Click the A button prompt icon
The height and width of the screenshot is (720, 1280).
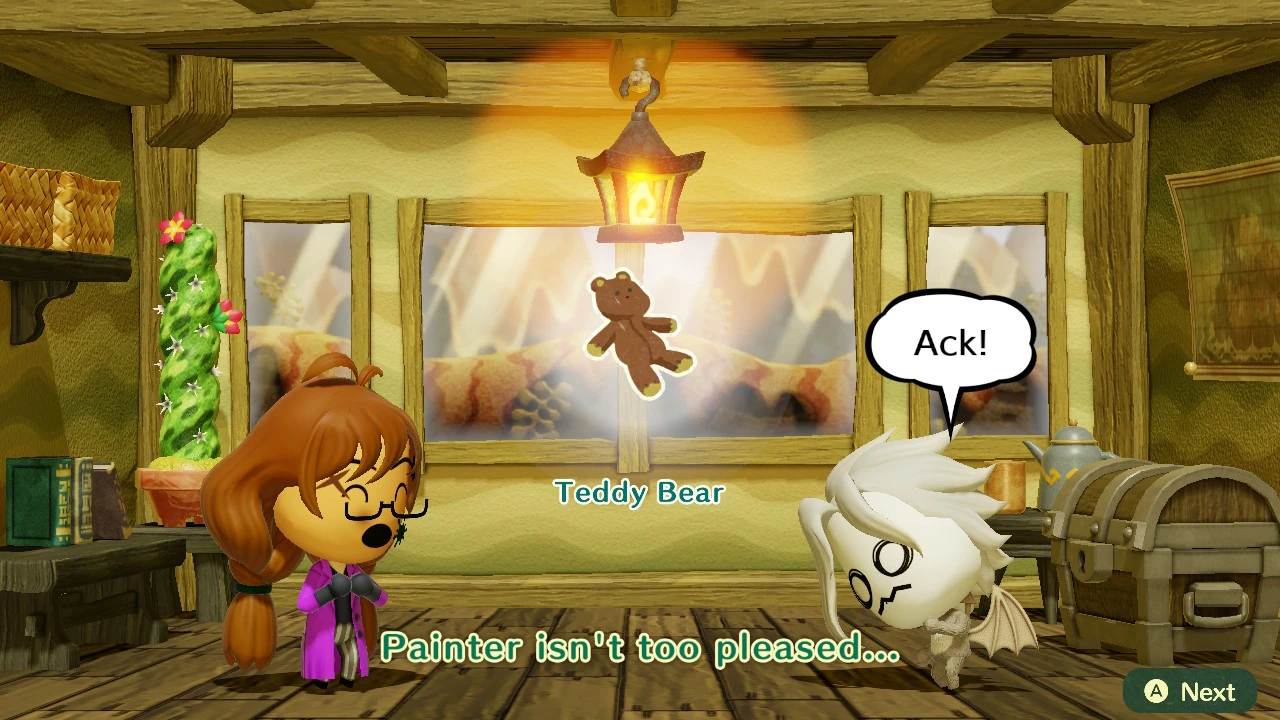1155,691
